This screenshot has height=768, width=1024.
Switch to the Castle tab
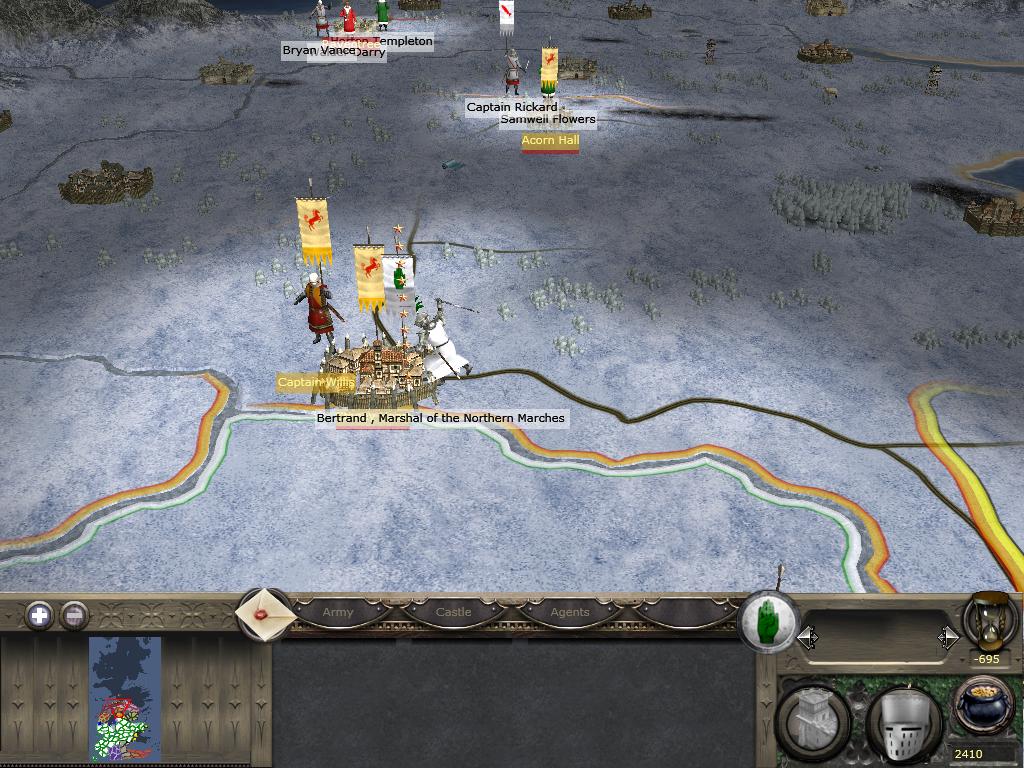point(453,612)
